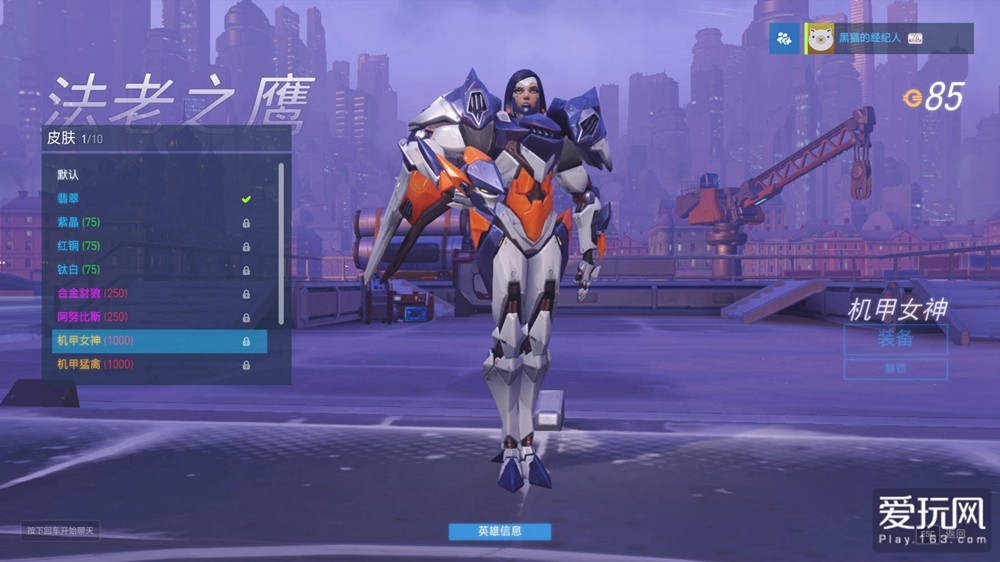
Task: Pick the 红铜 (75) skin
Action: pos(80,245)
